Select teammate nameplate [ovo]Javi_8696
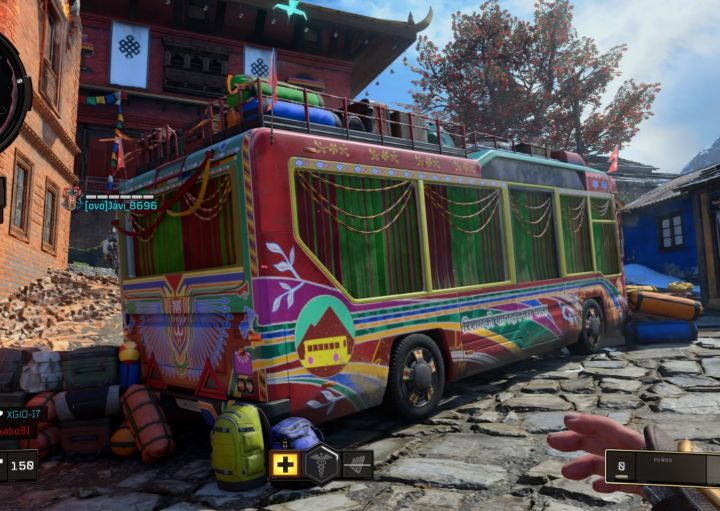 tap(120, 205)
